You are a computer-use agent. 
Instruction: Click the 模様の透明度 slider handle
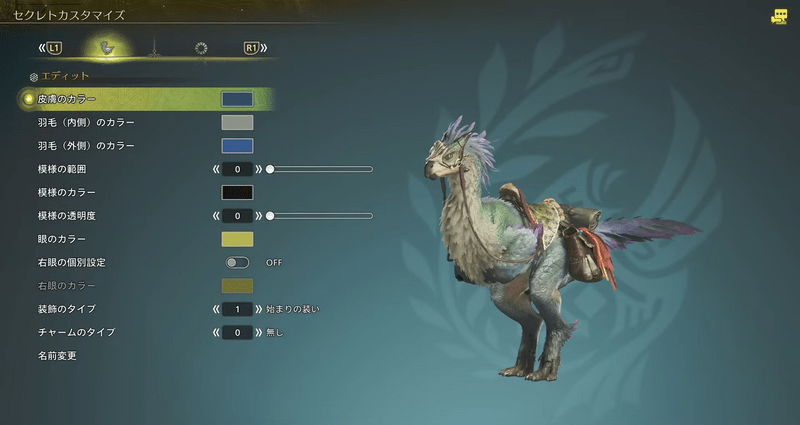270,215
